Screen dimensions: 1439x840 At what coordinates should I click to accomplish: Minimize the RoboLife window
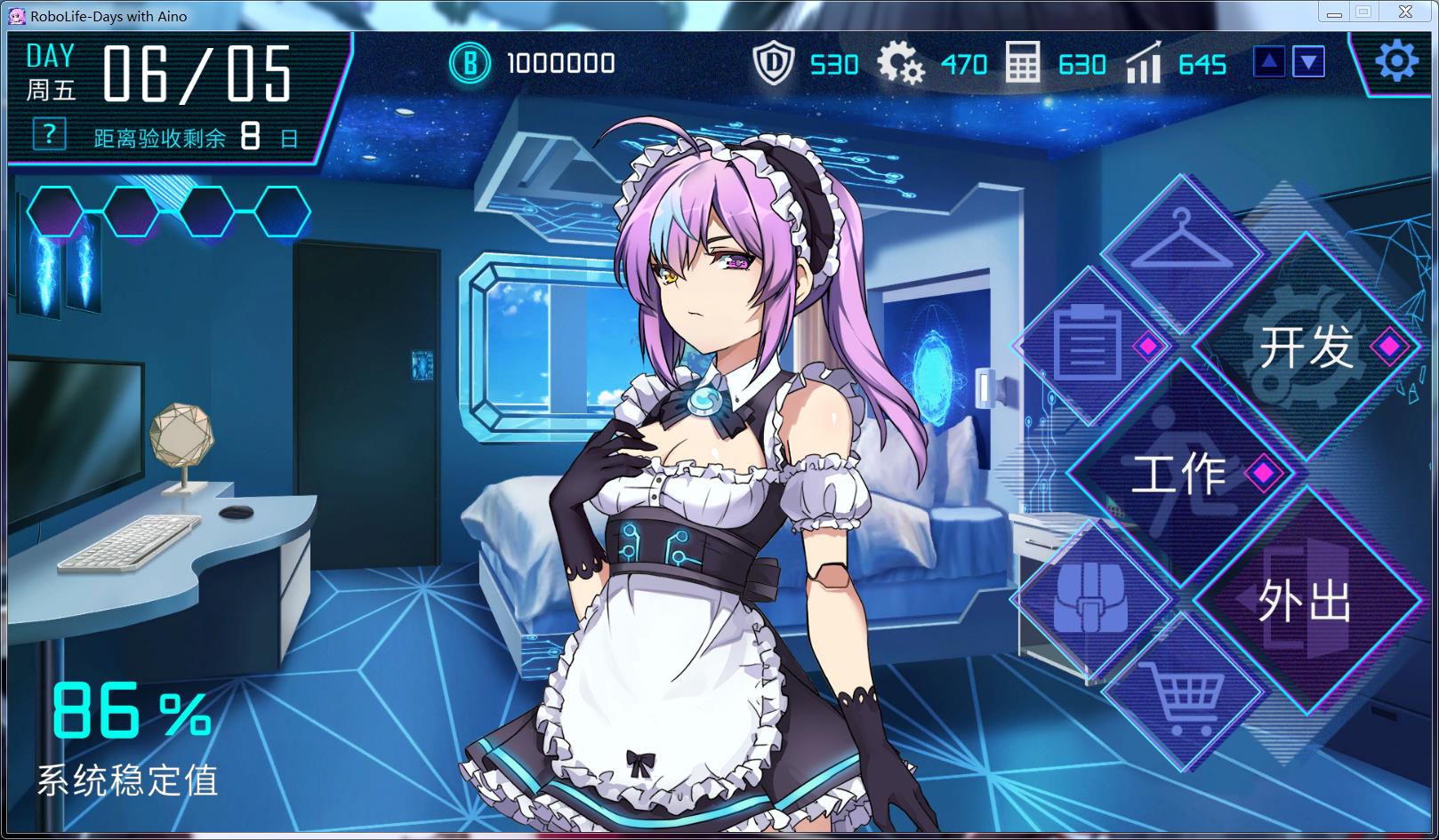1333,12
